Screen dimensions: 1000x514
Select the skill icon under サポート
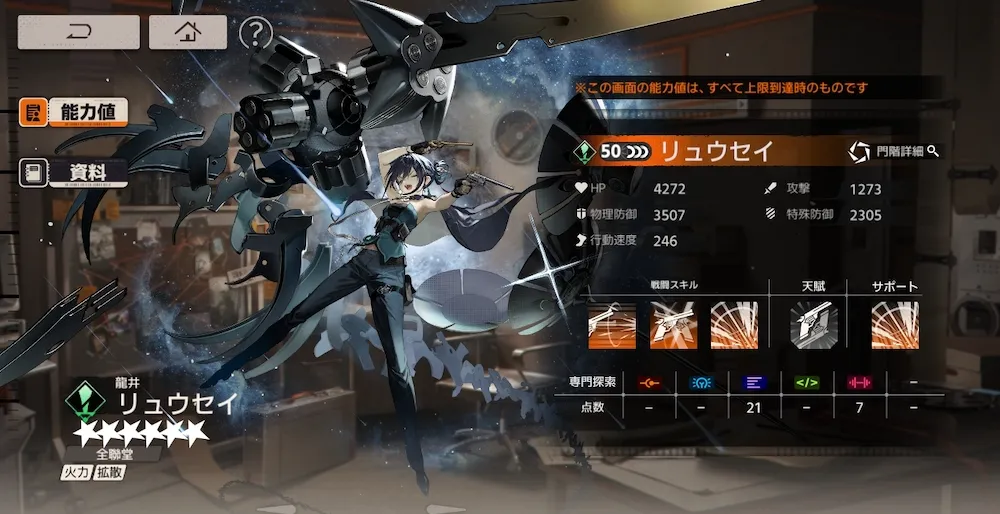tap(894, 326)
